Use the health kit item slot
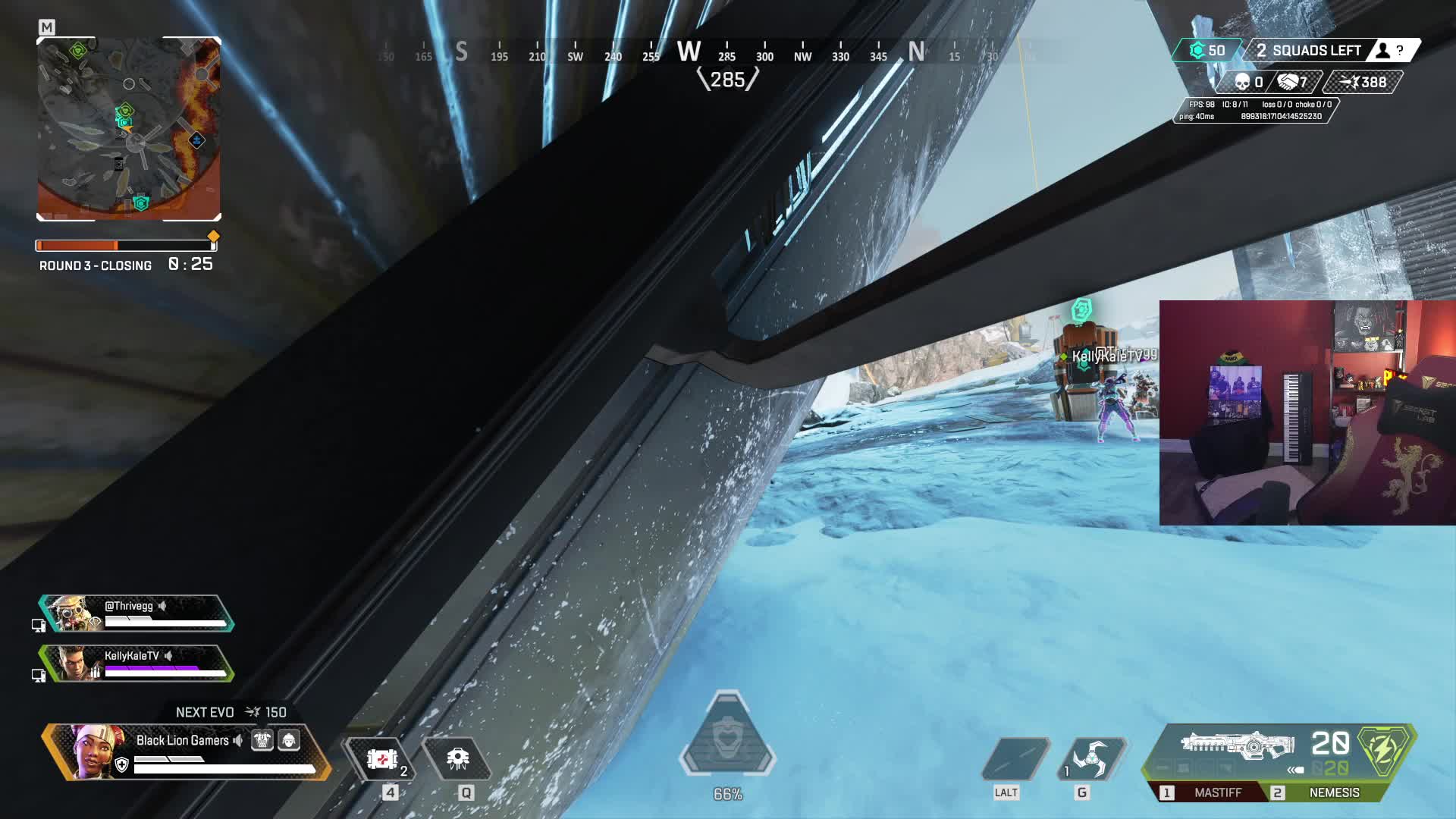Image resolution: width=1456 pixels, height=819 pixels. coord(383,759)
